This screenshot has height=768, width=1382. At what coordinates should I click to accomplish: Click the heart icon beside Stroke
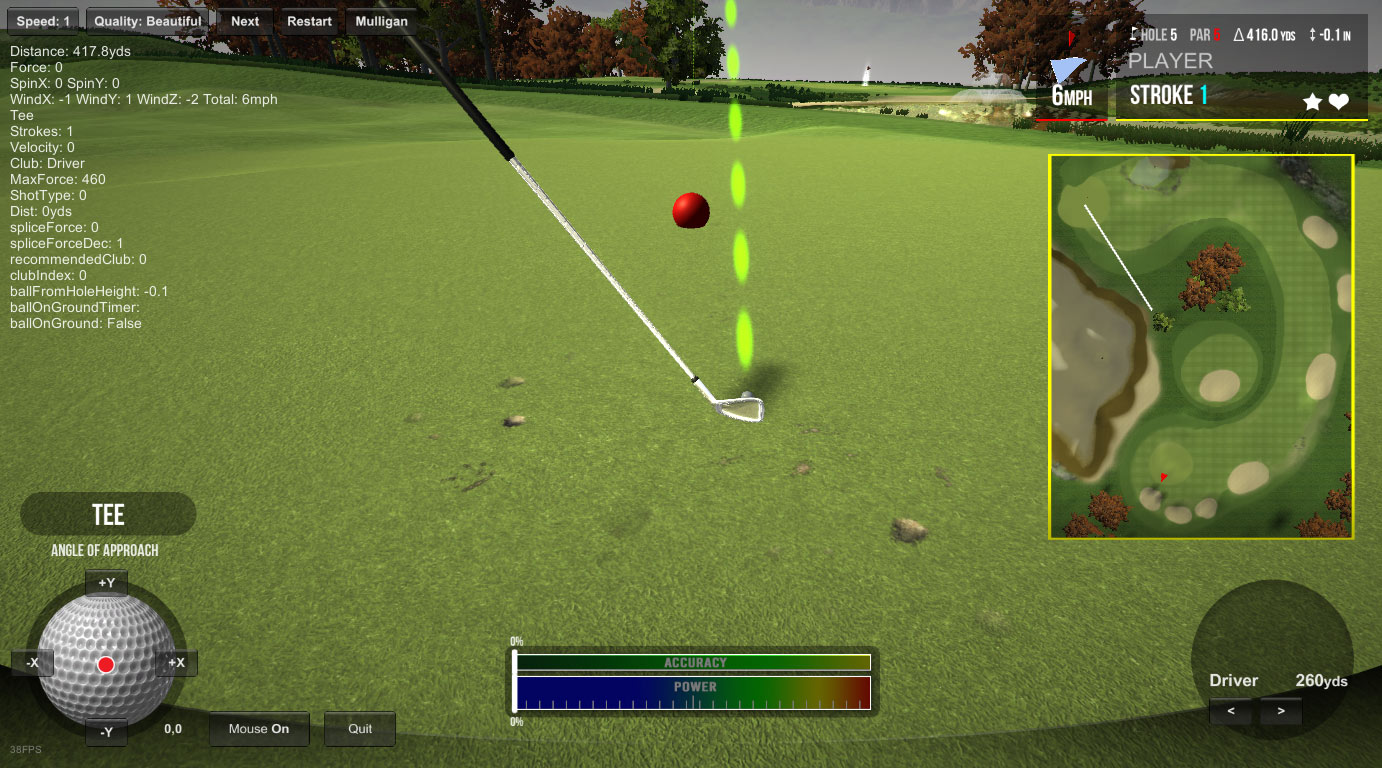pyautogui.click(x=1339, y=101)
